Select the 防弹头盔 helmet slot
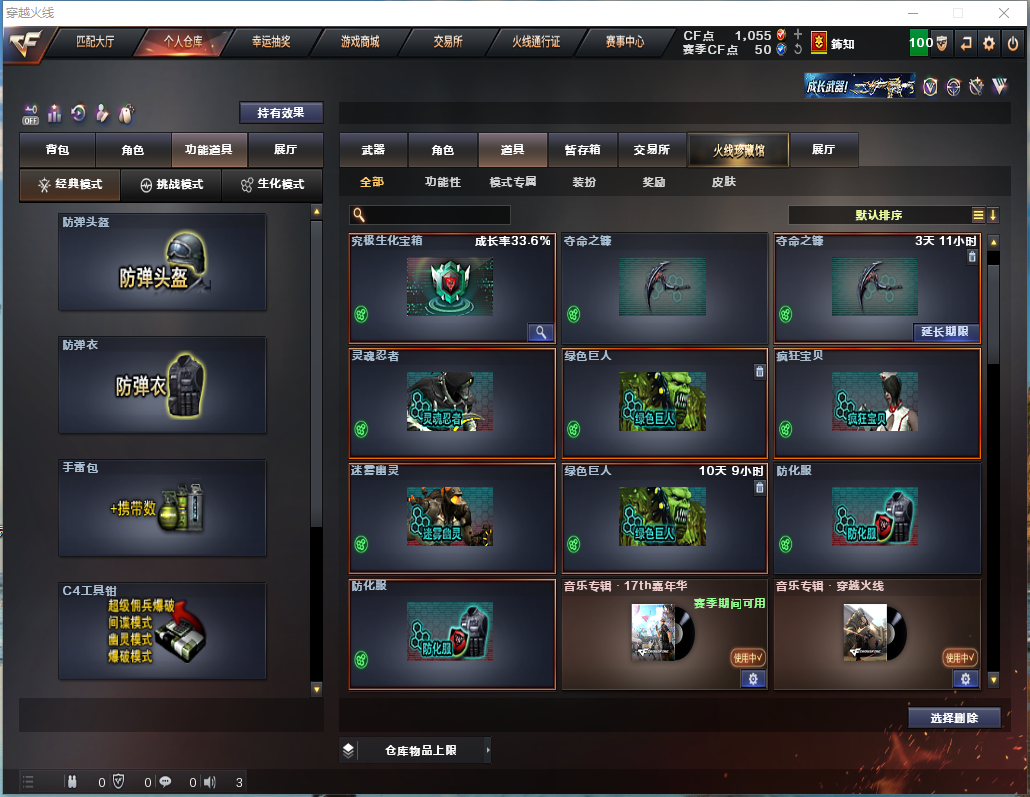The height and width of the screenshot is (797, 1030). point(162,262)
